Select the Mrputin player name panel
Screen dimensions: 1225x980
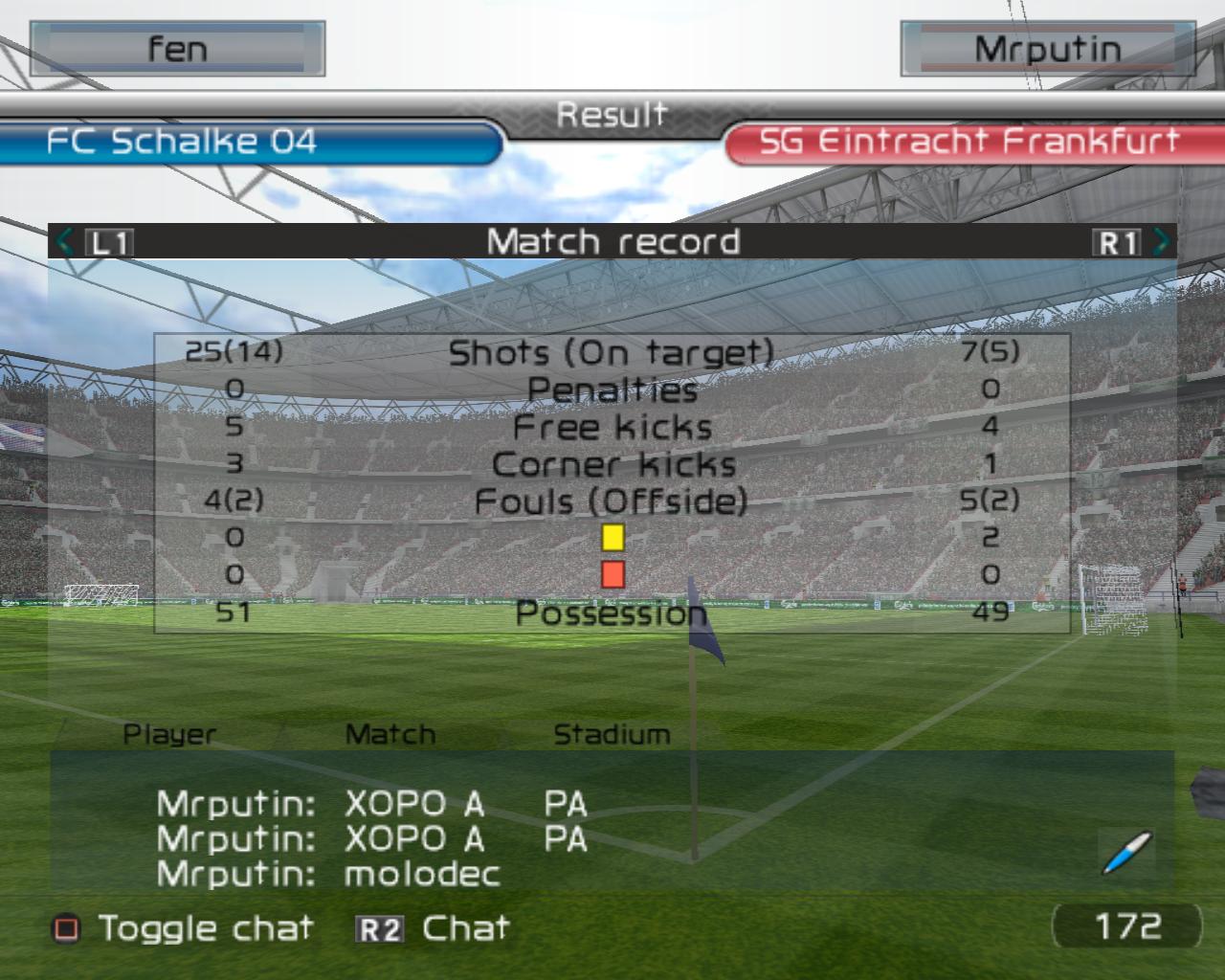(1047, 49)
